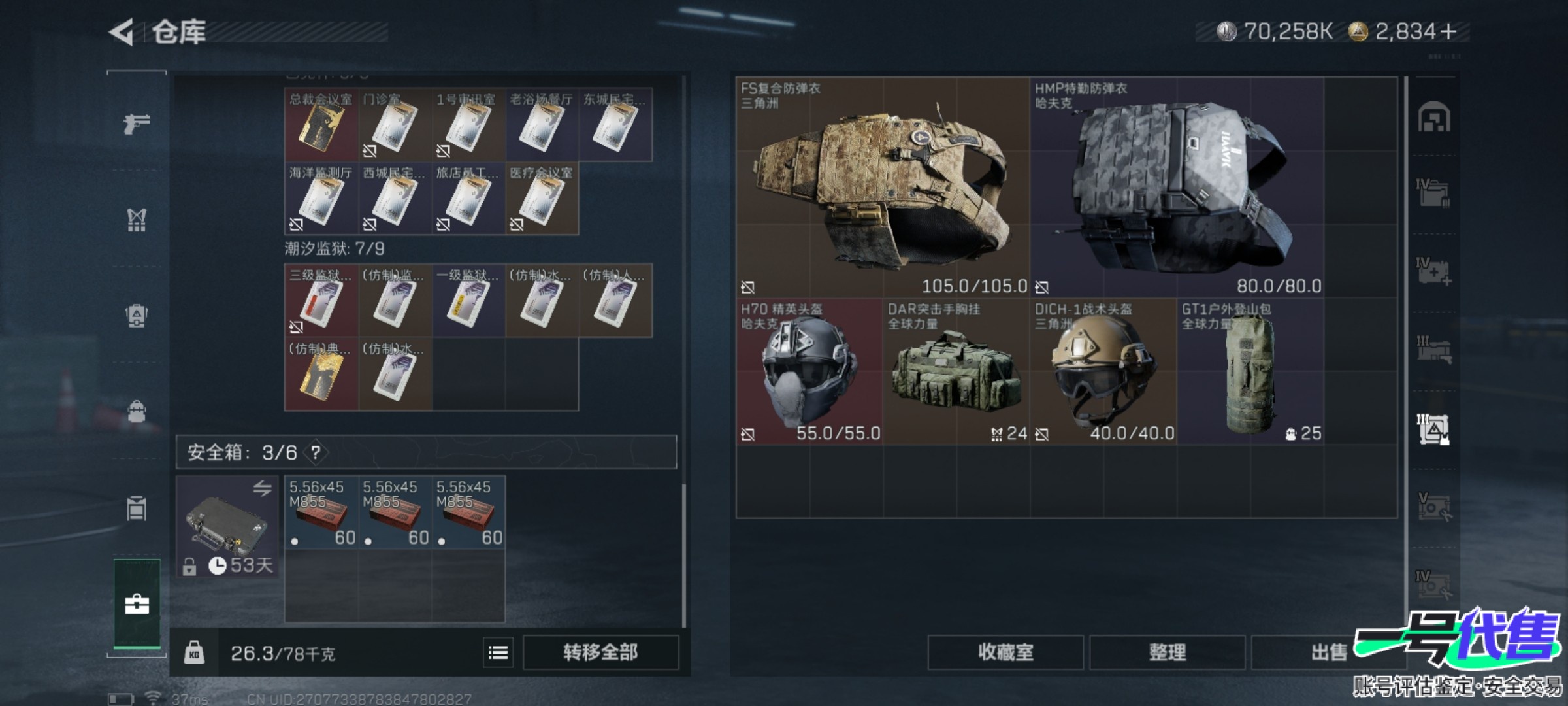Pick the GT1户外登山包 backpack

[1250, 371]
